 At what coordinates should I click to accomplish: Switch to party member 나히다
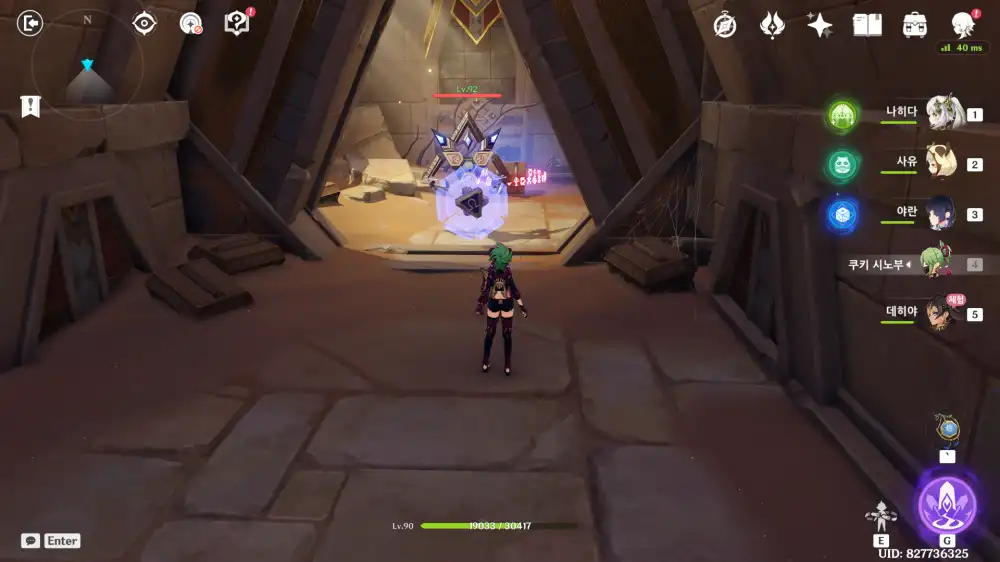coord(942,114)
